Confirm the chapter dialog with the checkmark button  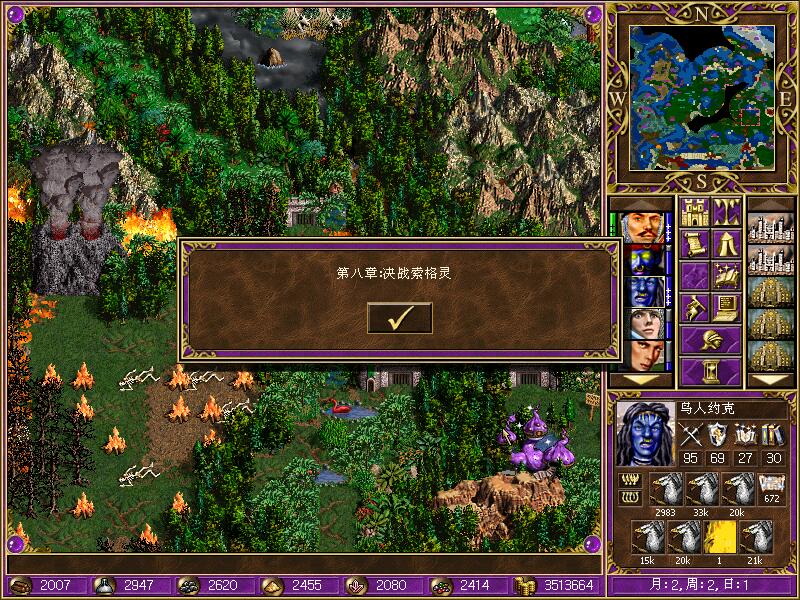400,318
